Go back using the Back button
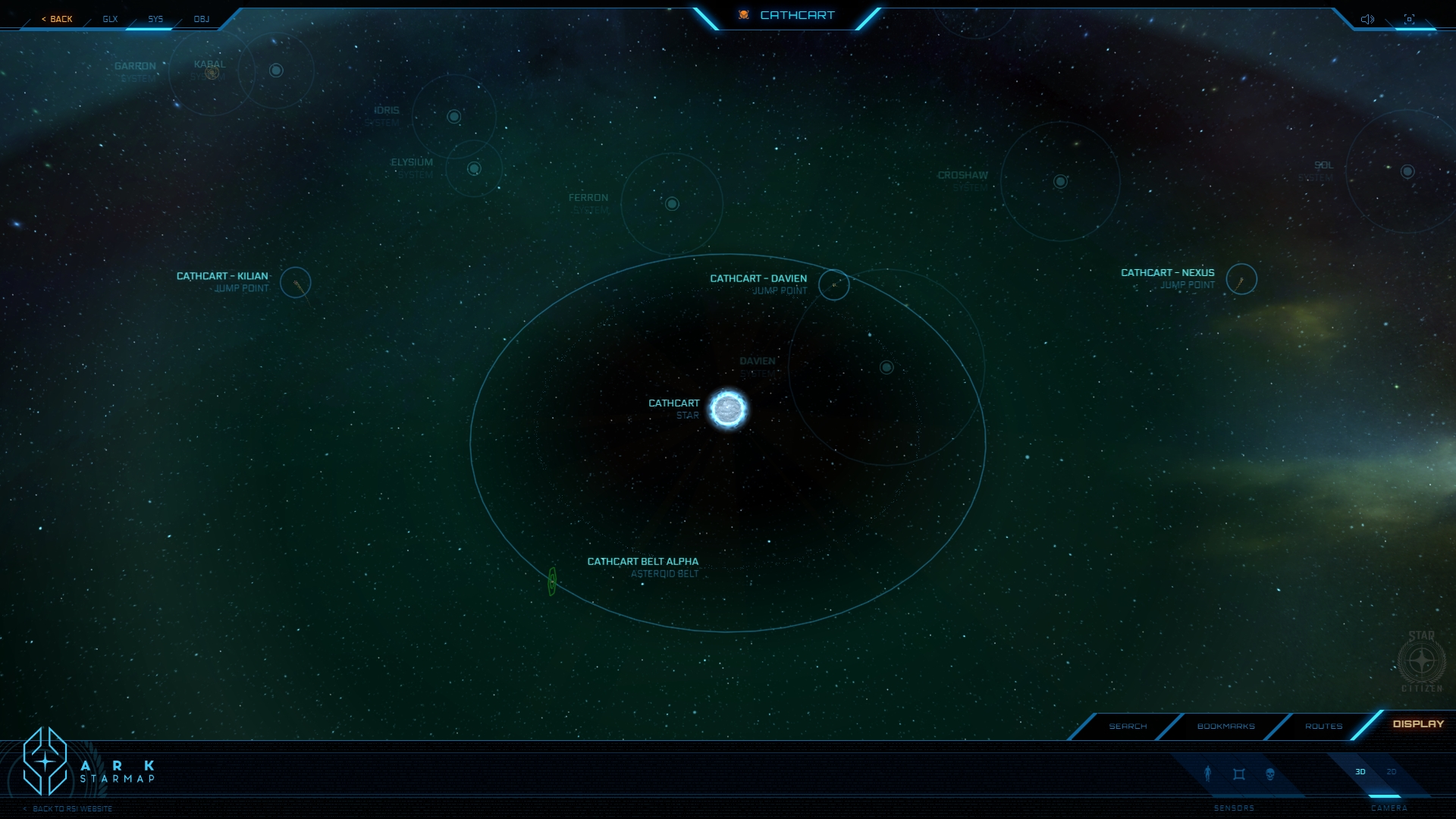 pos(58,19)
